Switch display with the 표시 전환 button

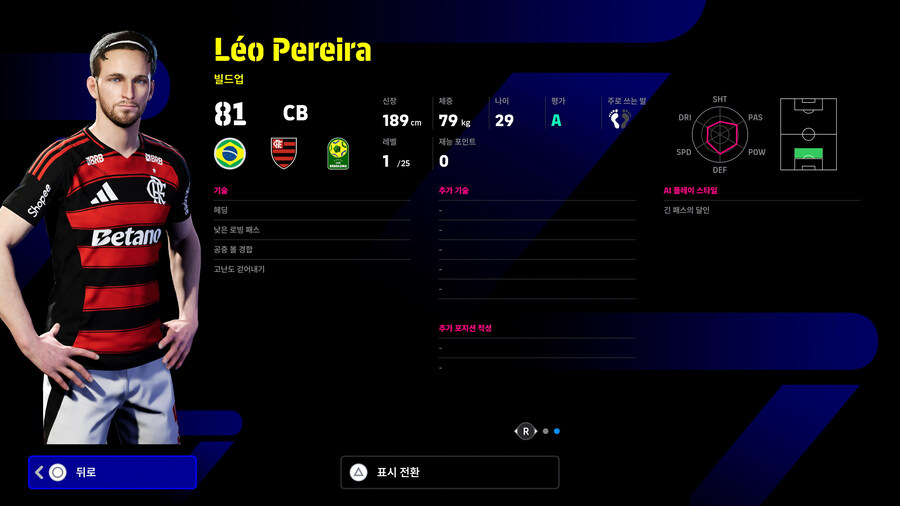pos(449,472)
